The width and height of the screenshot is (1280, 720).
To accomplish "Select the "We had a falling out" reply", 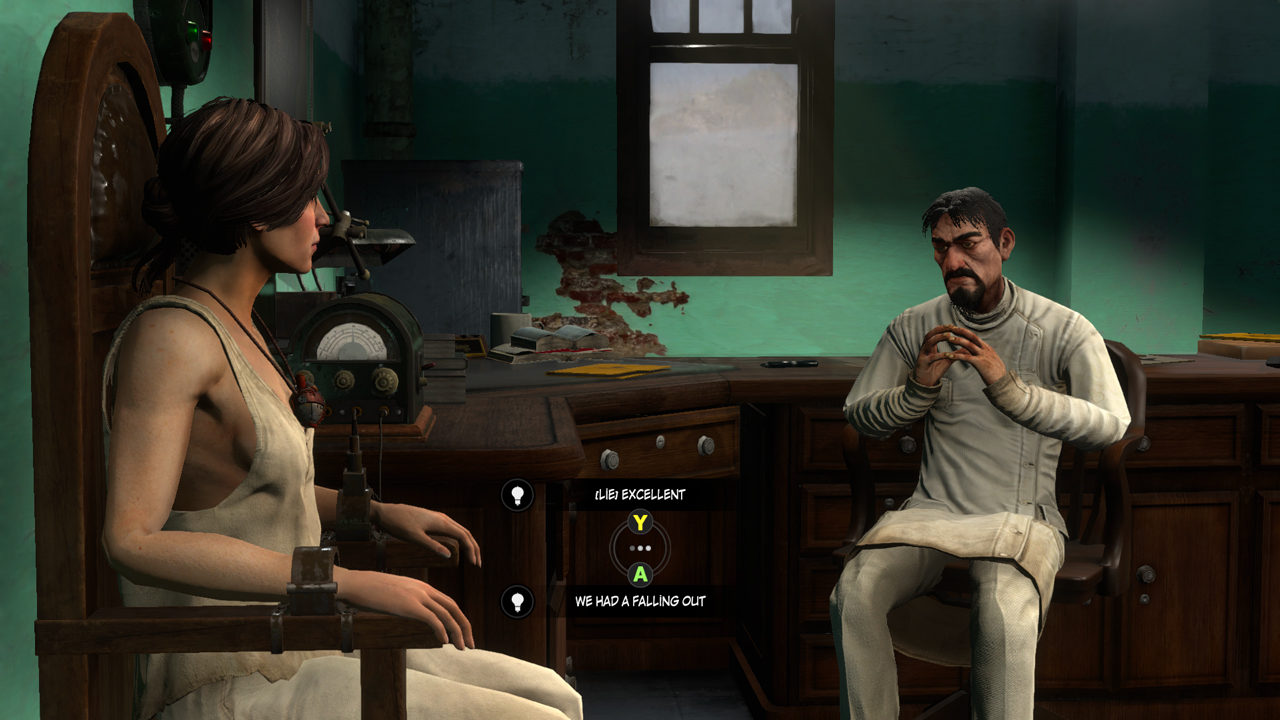I will [640, 601].
